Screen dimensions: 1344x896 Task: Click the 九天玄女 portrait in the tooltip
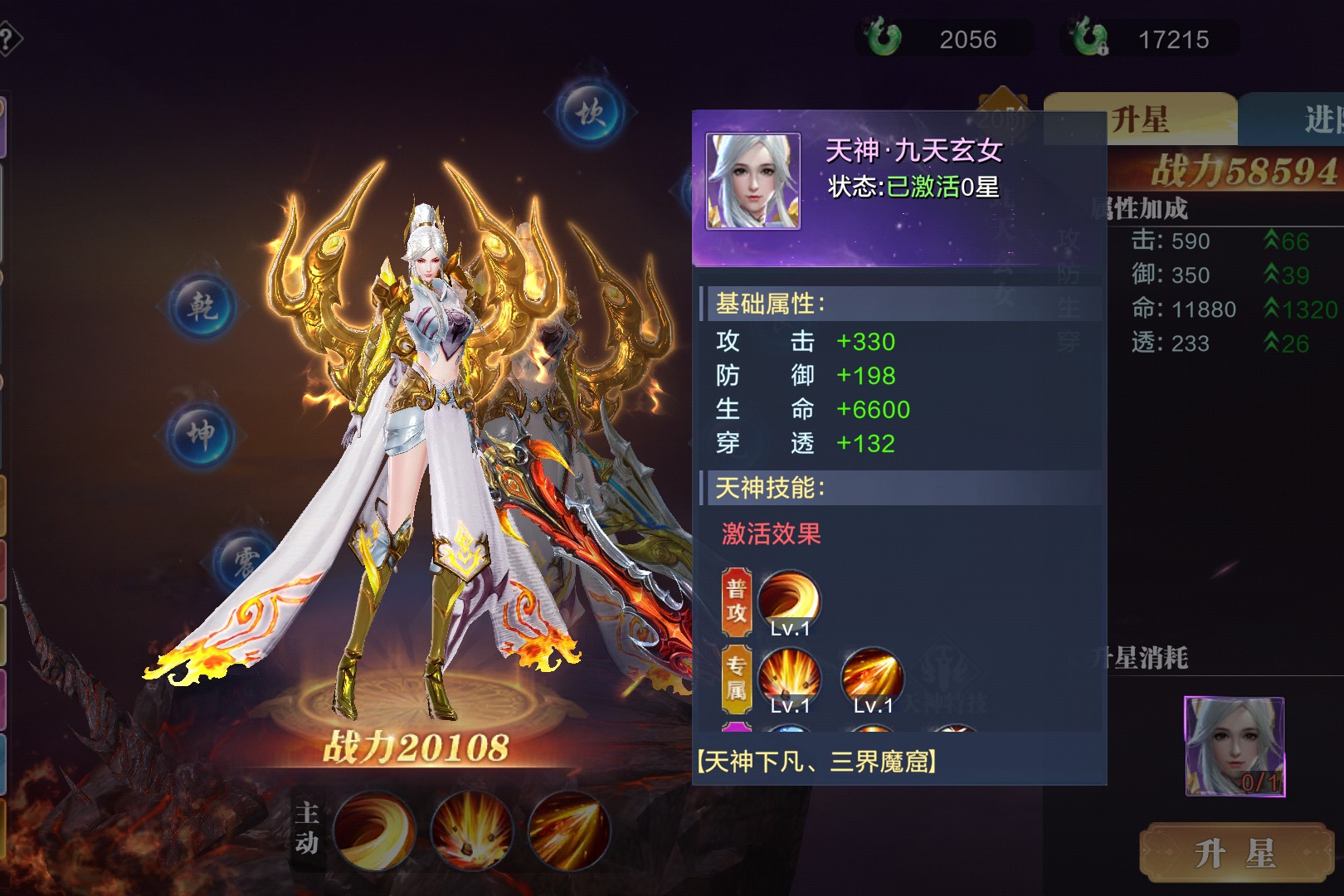[x=752, y=181]
